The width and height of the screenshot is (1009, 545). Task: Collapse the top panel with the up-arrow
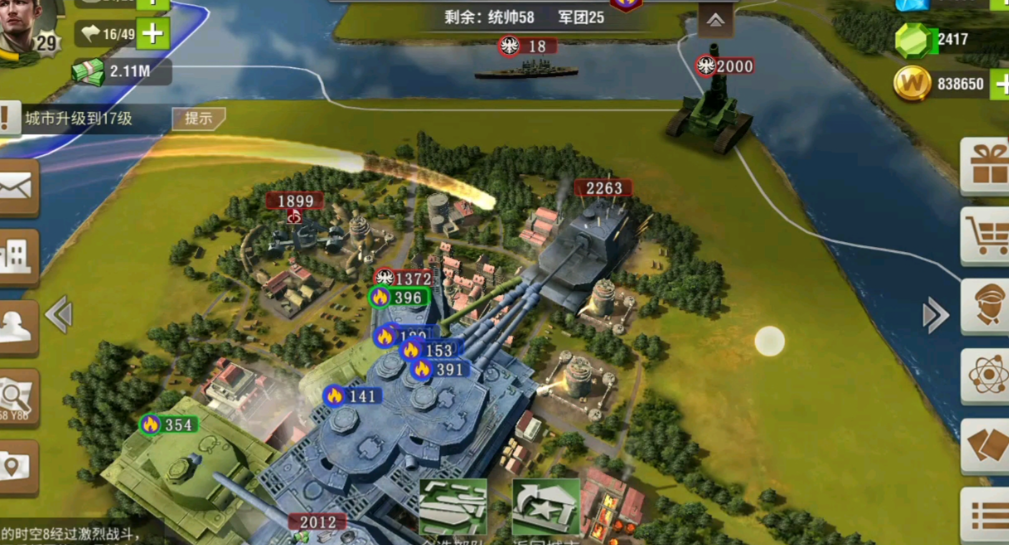click(716, 20)
